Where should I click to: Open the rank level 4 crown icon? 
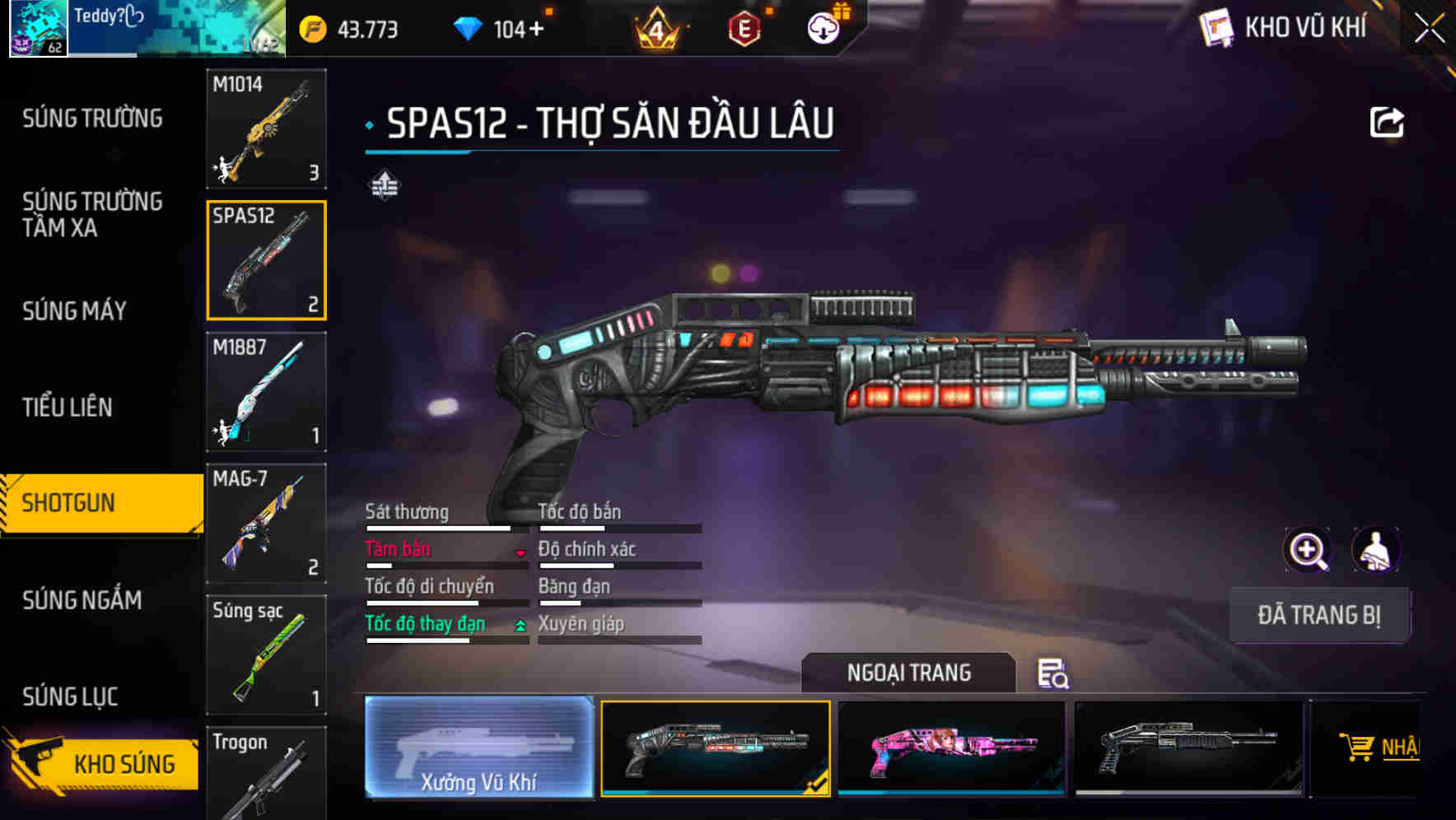658,29
